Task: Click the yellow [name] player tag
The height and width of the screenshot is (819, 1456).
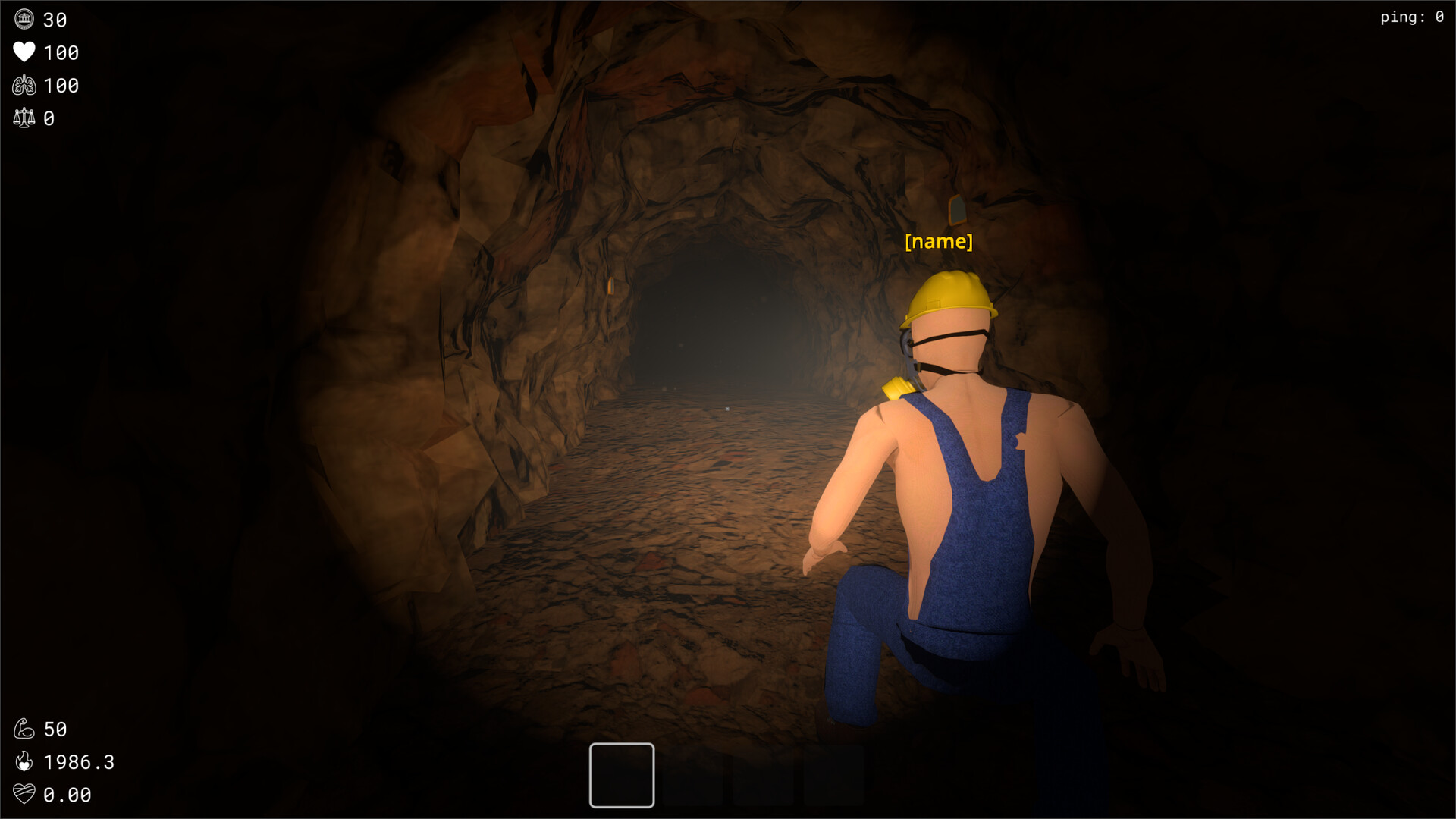Action: pyautogui.click(x=939, y=241)
